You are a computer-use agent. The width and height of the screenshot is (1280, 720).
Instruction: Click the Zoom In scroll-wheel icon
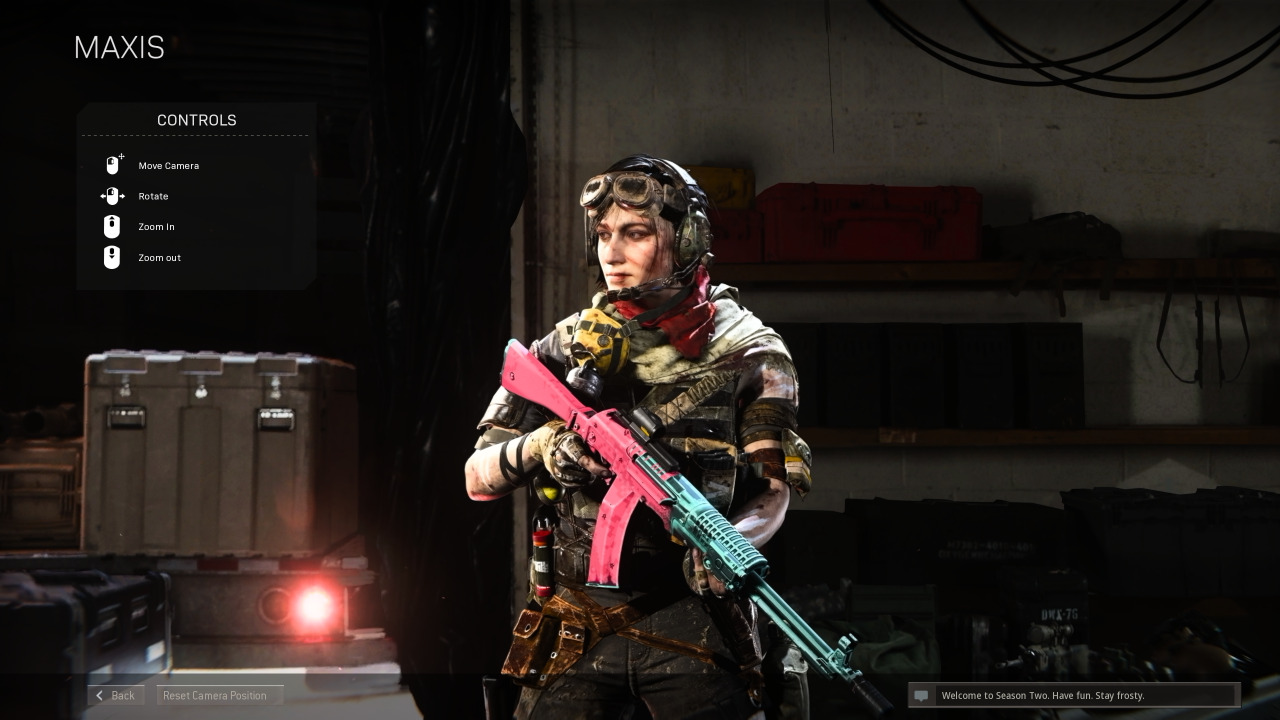click(x=111, y=226)
